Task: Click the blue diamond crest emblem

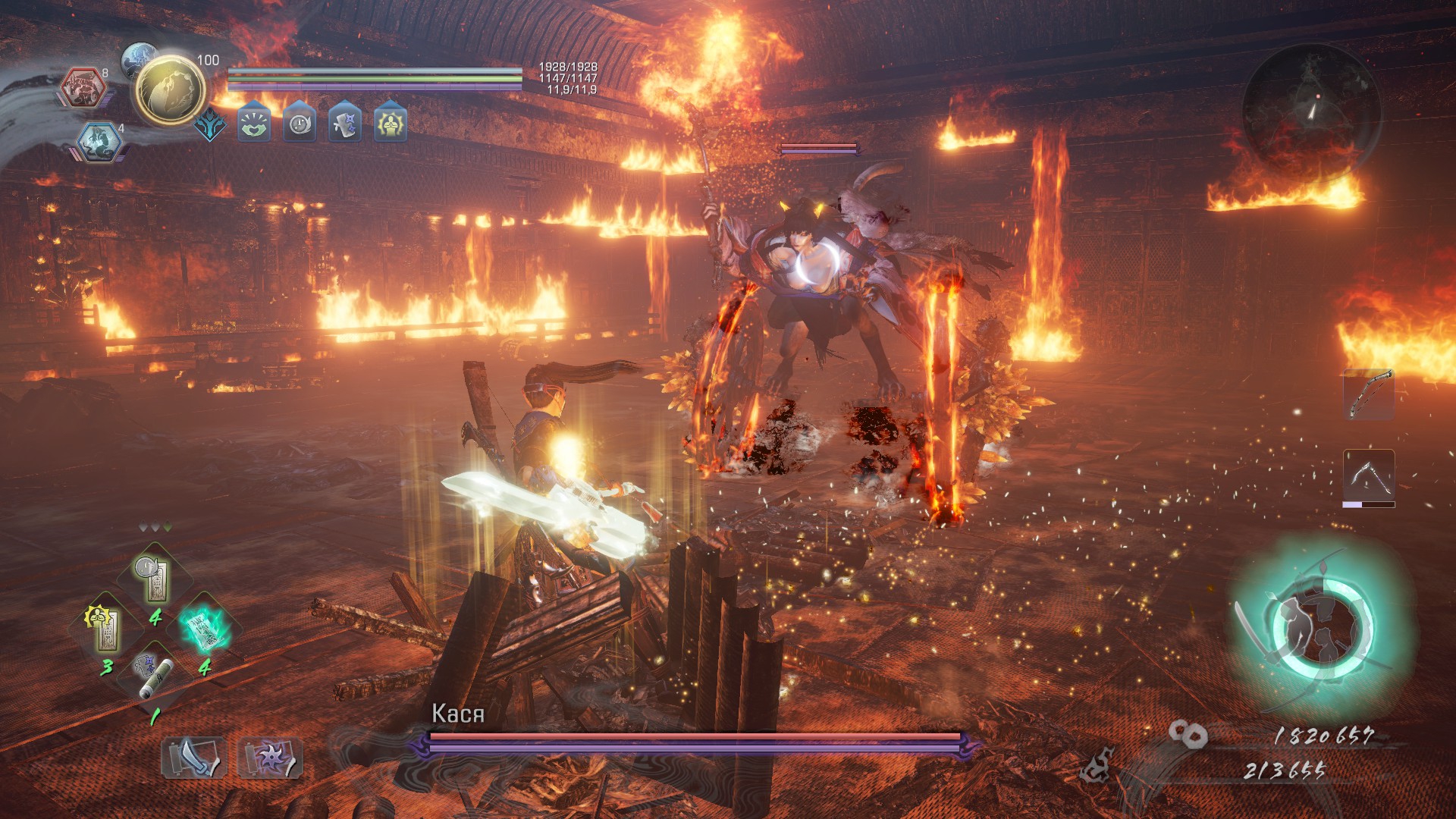Action: click(209, 124)
